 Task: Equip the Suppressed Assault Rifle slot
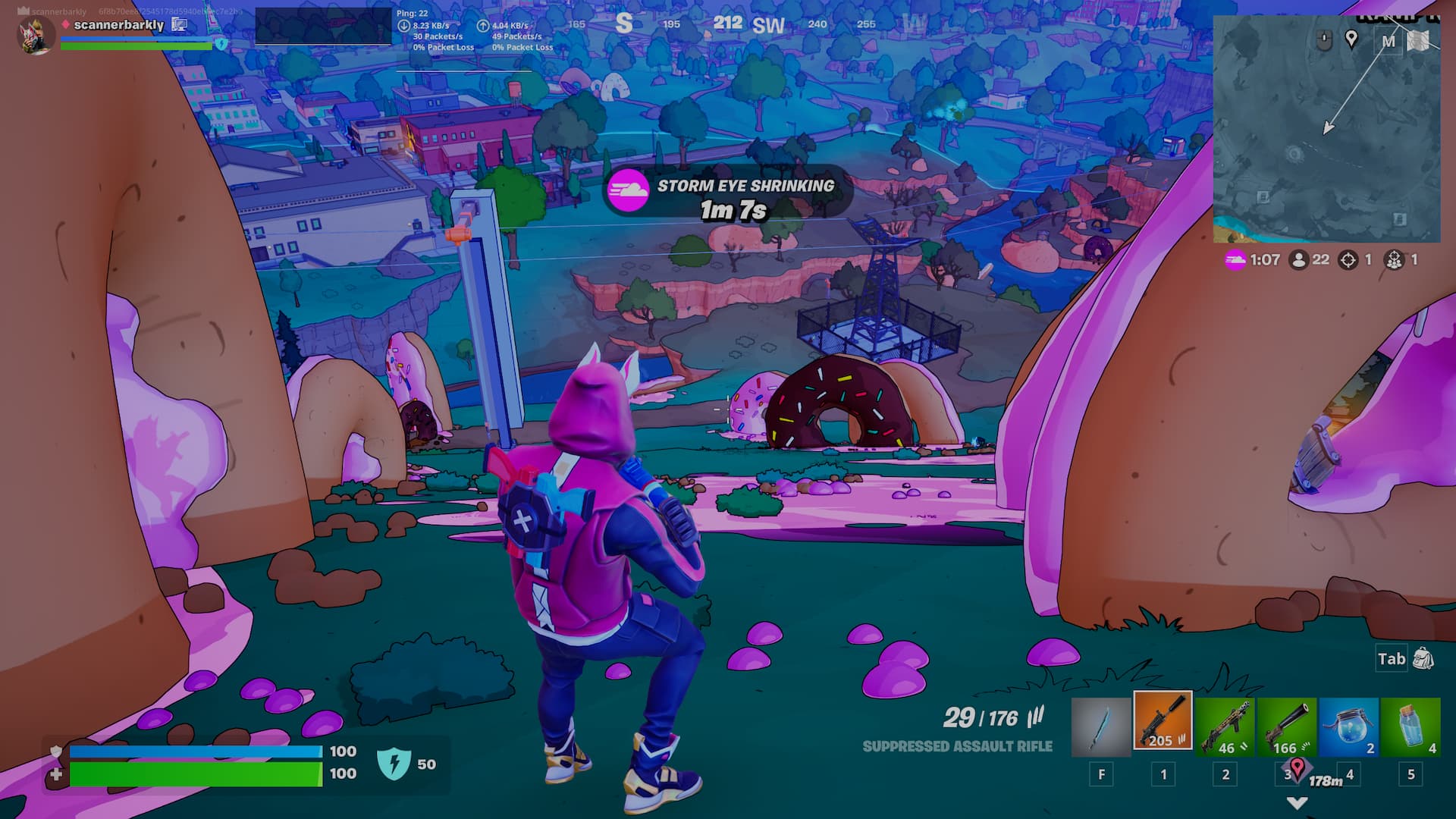tap(1163, 720)
